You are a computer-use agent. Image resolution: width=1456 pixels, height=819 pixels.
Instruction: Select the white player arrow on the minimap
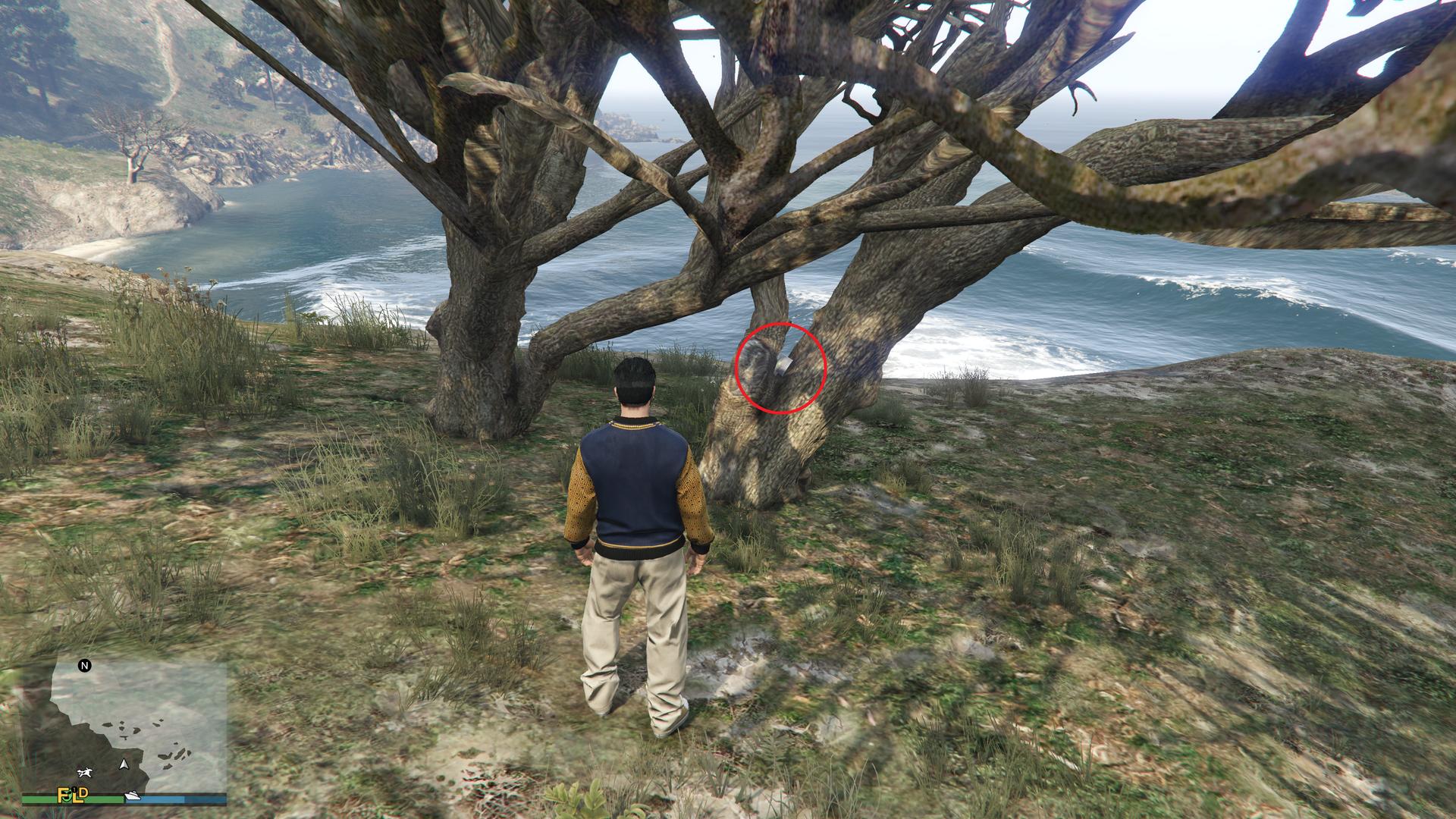[x=124, y=765]
